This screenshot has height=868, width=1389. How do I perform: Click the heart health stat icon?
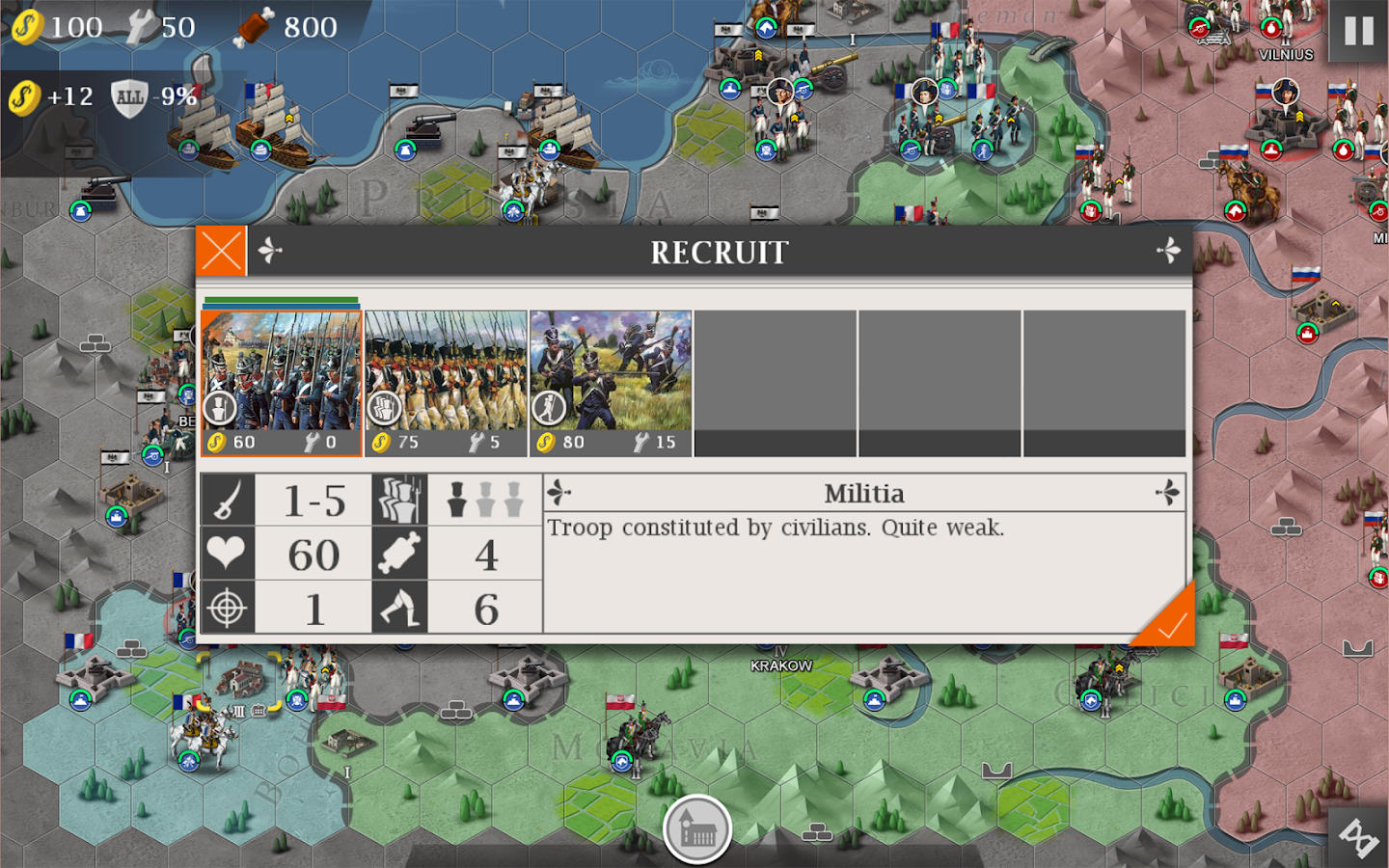pyautogui.click(x=229, y=554)
